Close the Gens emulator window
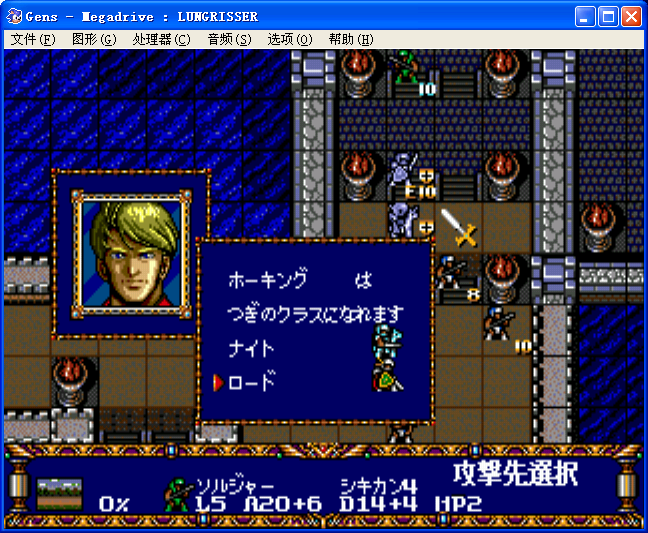The image size is (648, 533). click(631, 16)
